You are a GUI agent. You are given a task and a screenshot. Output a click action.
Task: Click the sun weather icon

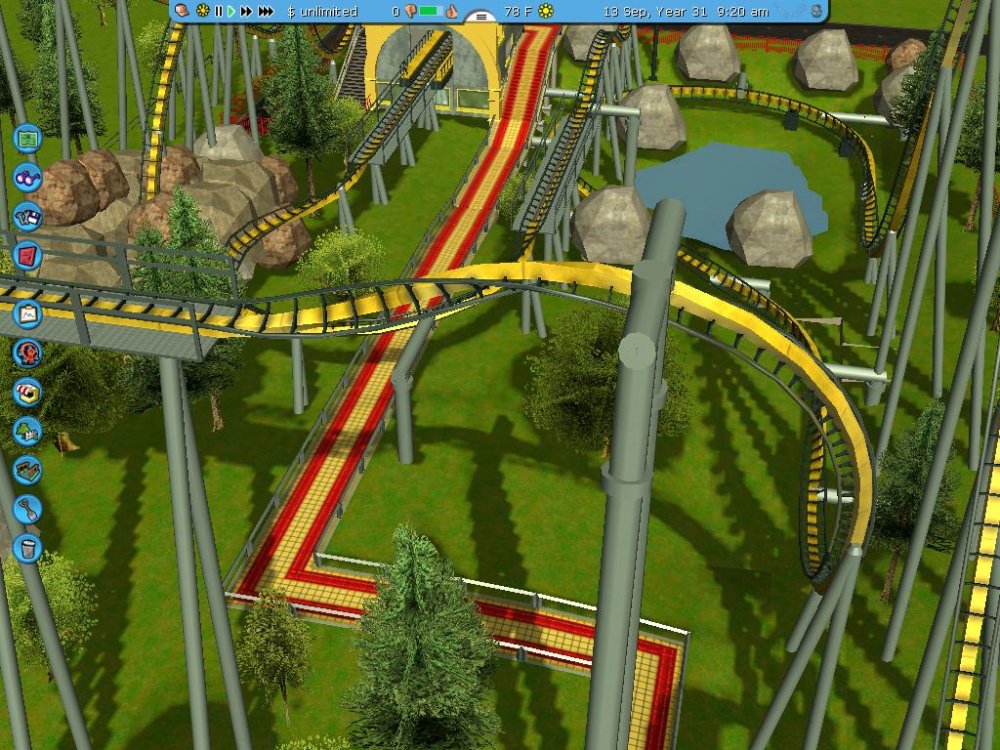coord(546,11)
